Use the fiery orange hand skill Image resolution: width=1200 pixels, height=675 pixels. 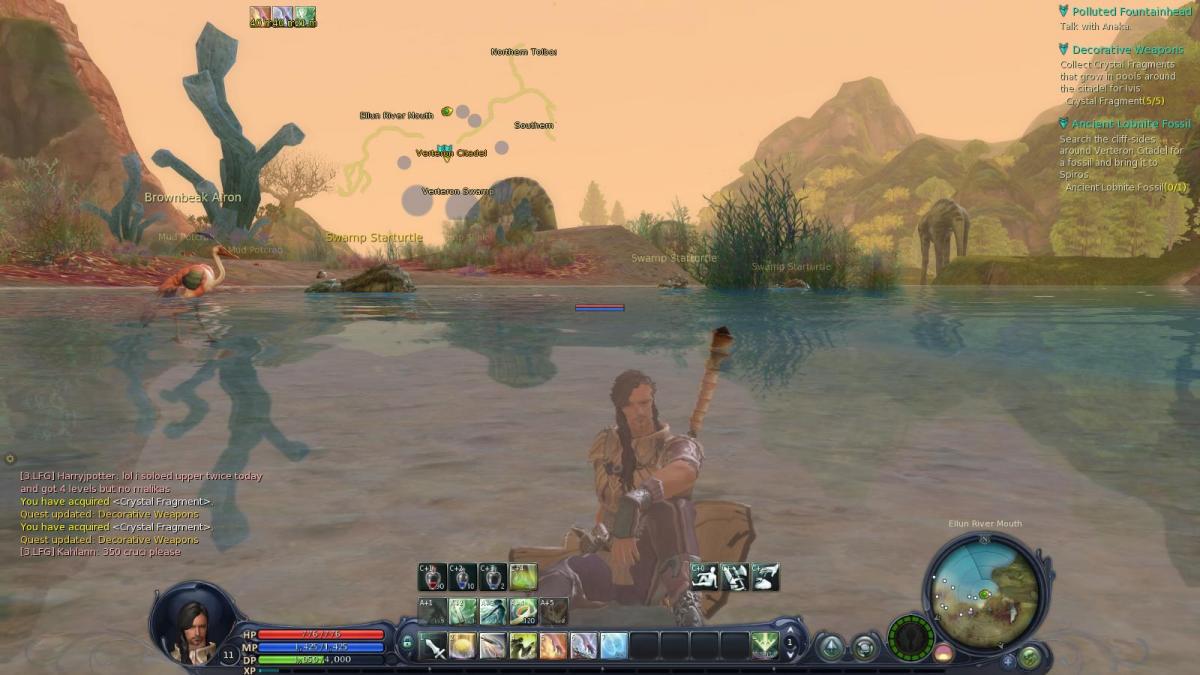(553, 646)
